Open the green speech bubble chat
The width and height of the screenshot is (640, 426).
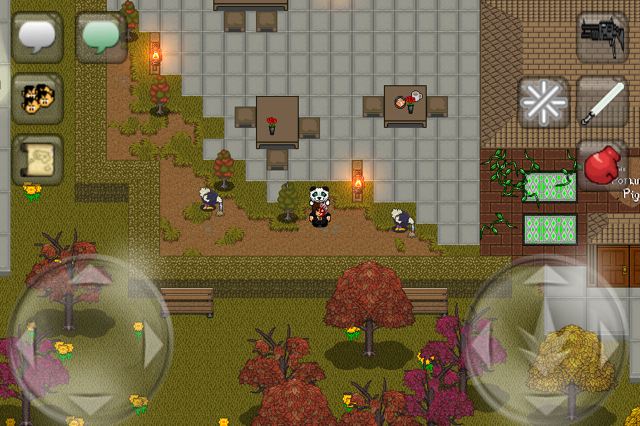click(x=101, y=37)
